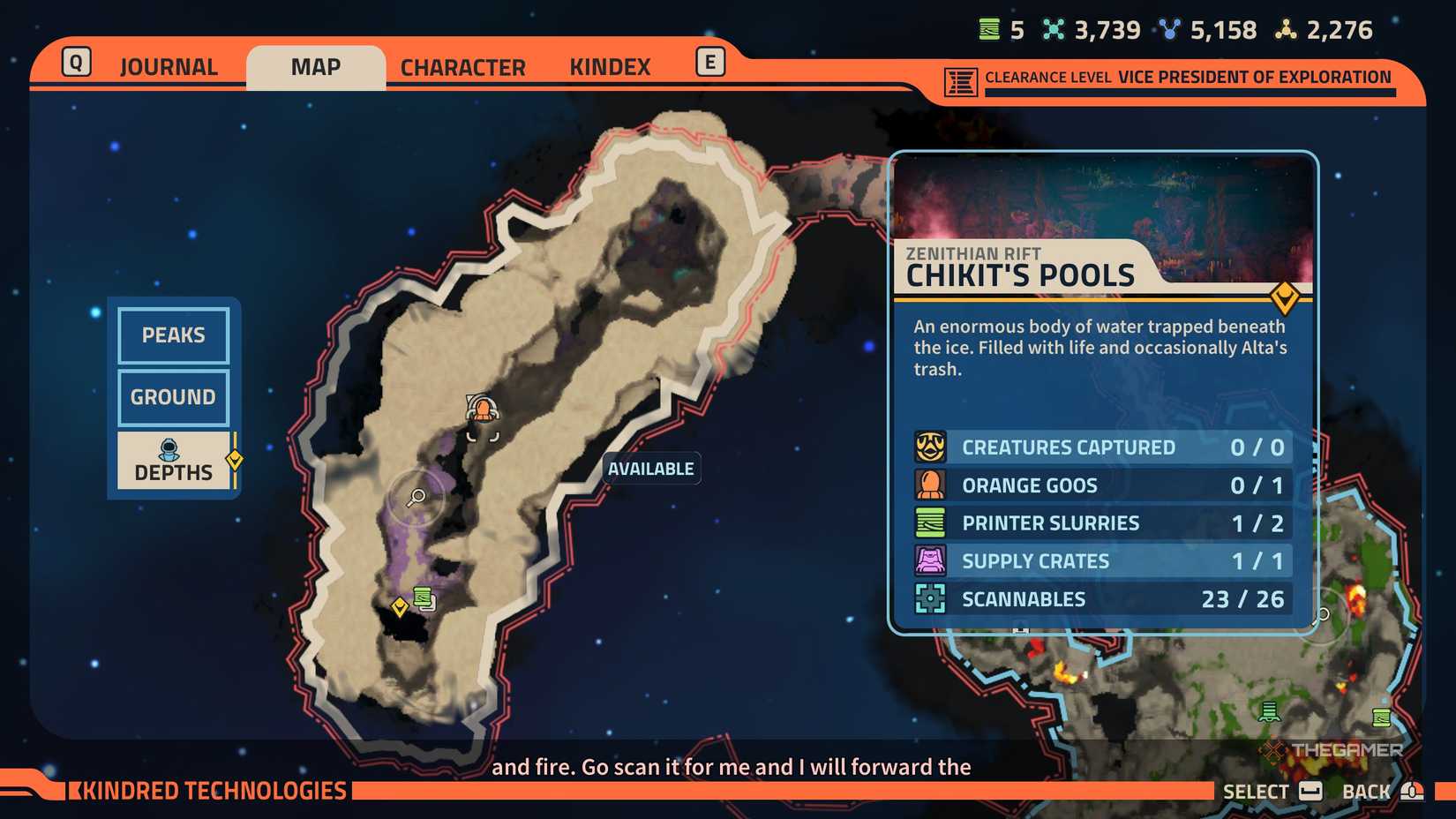Click the player position marker on the map
Image resolution: width=1456 pixels, height=819 pixels.
coord(482,409)
